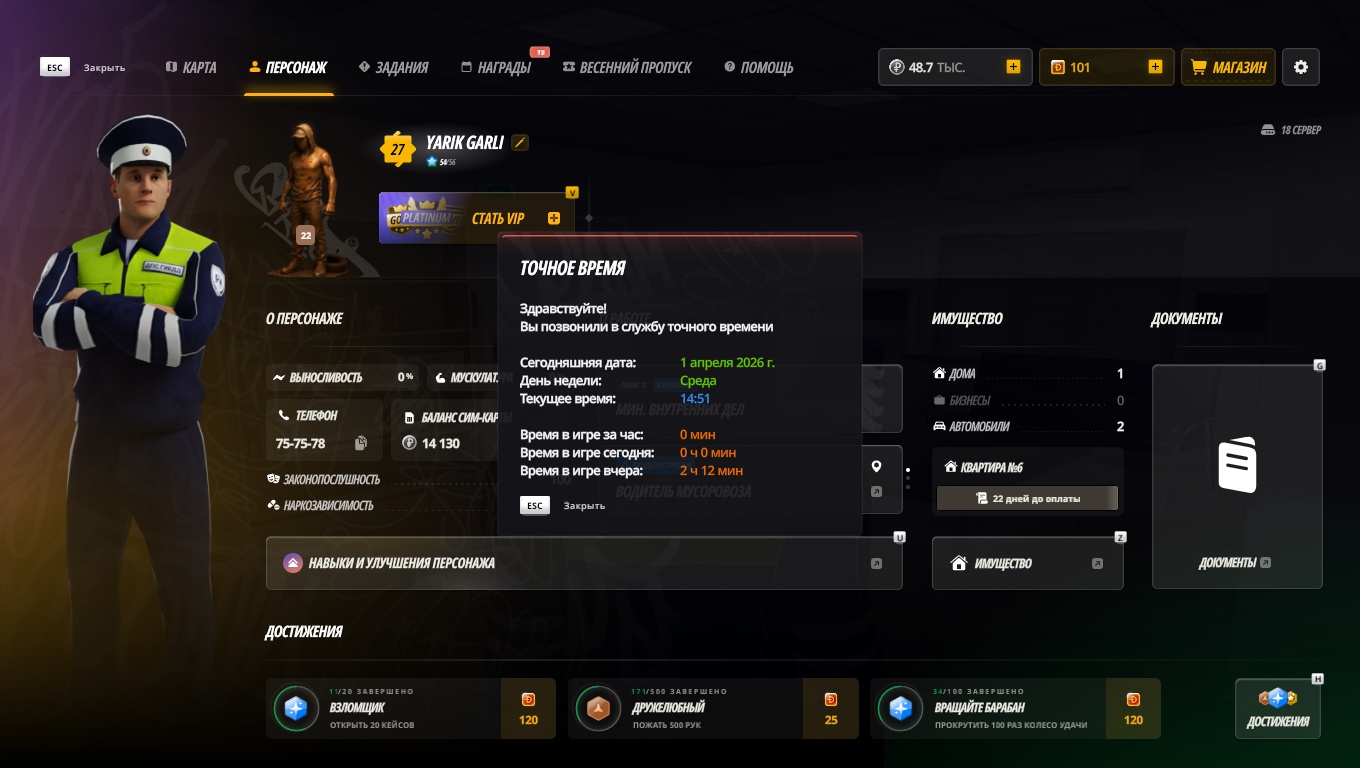This screenshot has width=1360, height=768.
Task: Close the Точное время popup
Action: point(535,505)
